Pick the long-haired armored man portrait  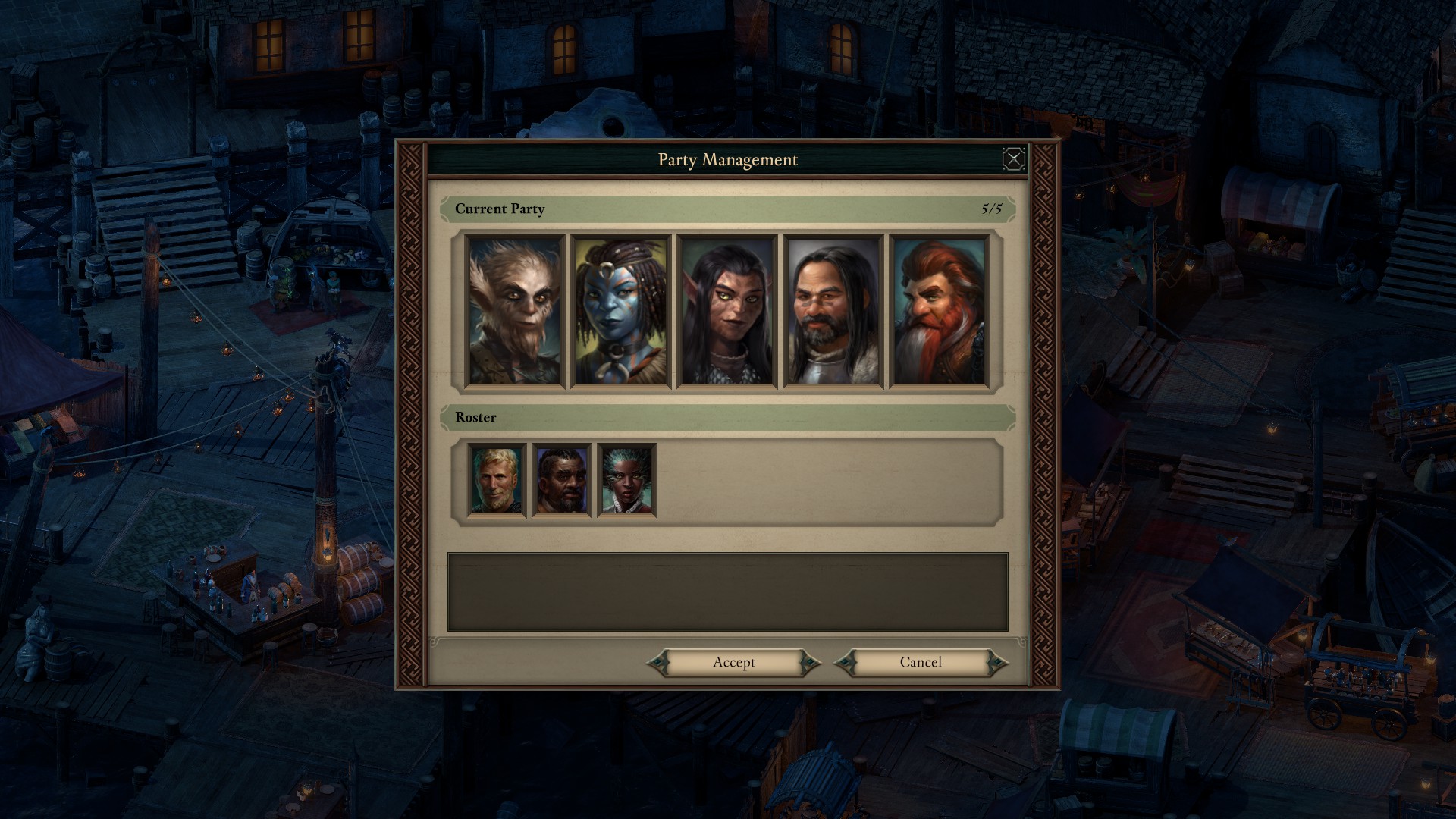click(833, 312)
